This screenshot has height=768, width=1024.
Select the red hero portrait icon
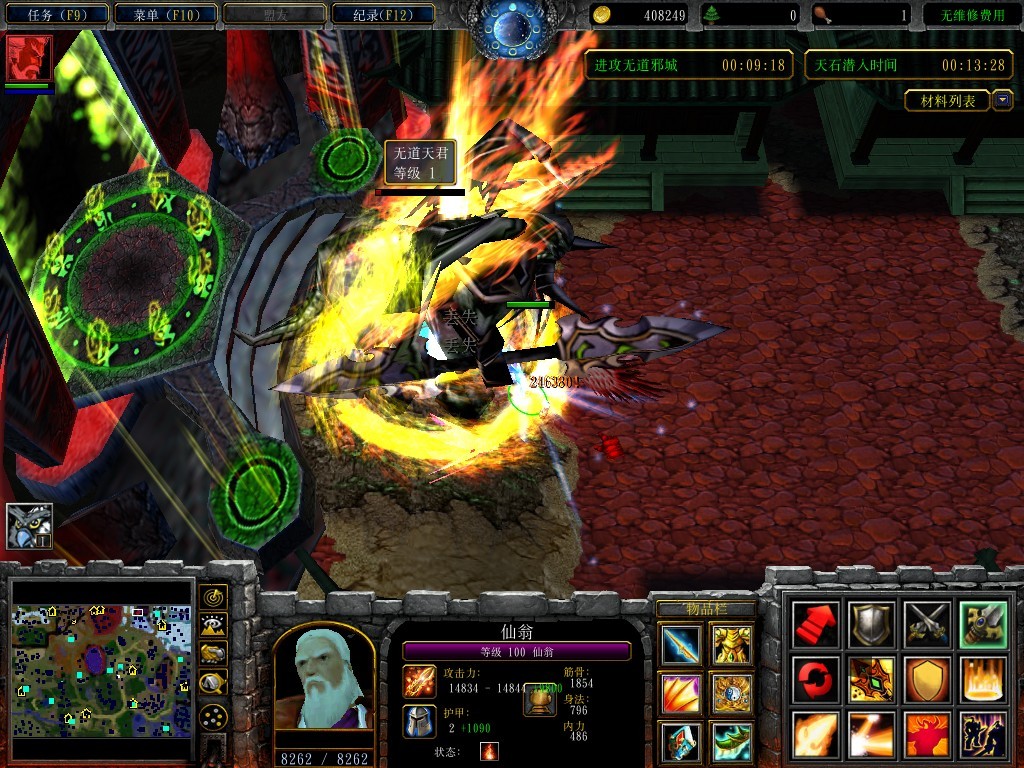(29, 58)
